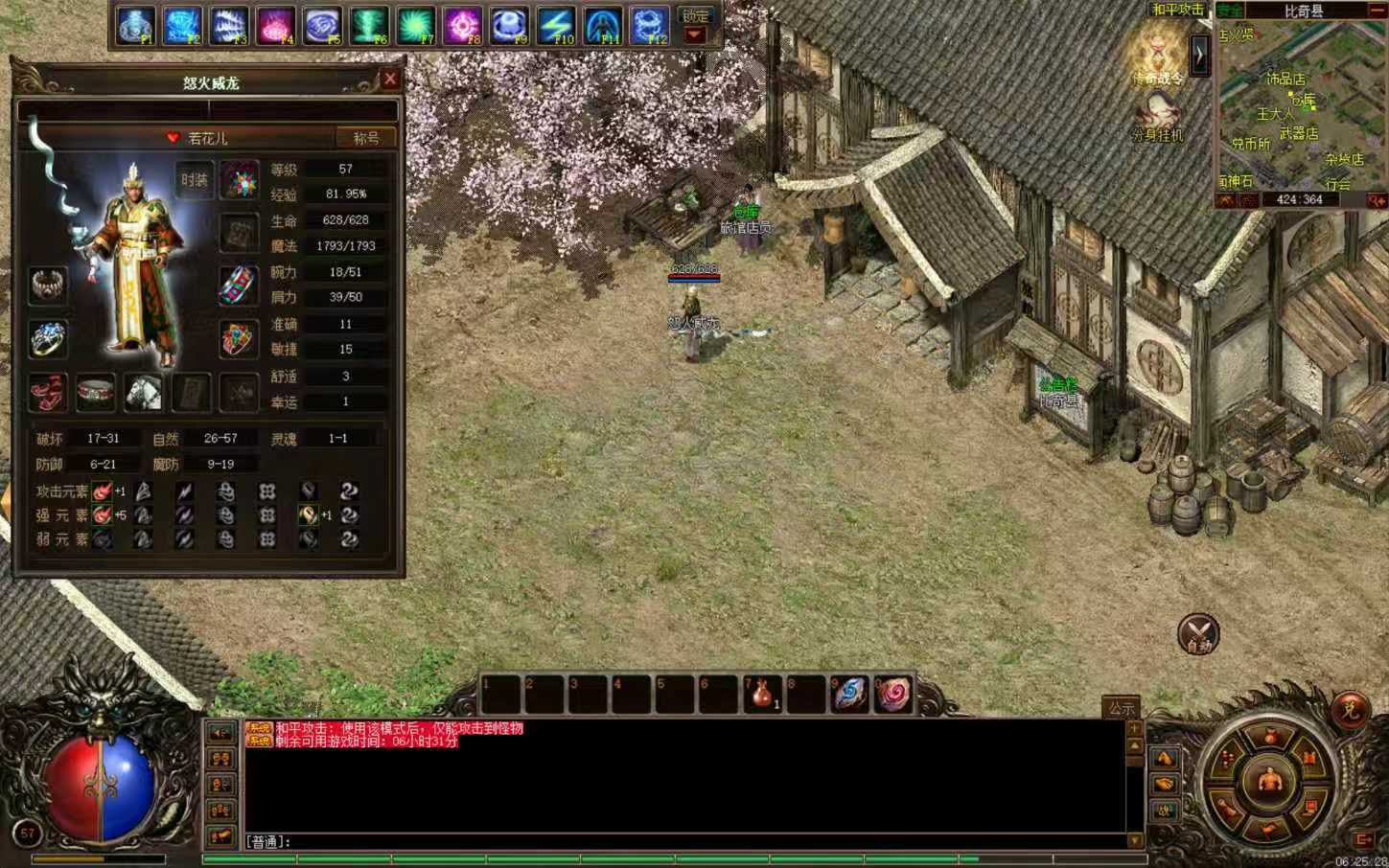Switch to the 时装 fashion tab
1389x868 pixels.
[197, 179]
